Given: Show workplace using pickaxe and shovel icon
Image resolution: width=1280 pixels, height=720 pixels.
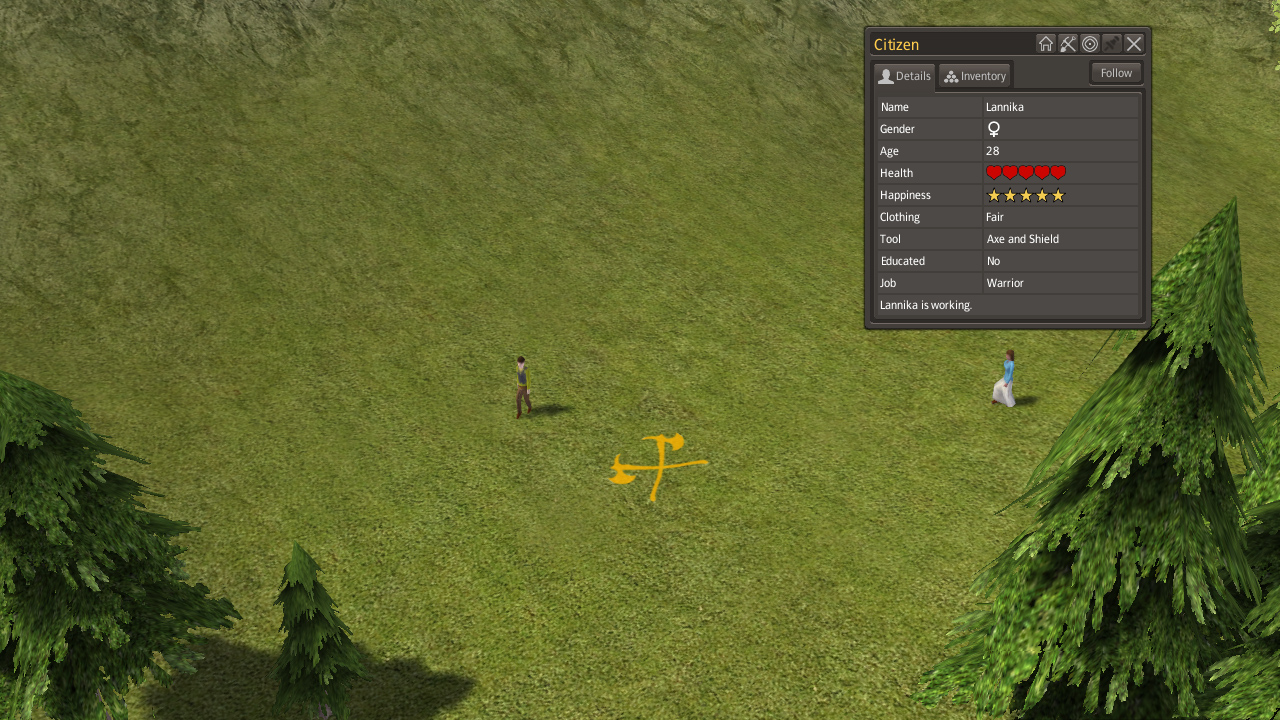Looking at the screenshot, I should pos(1068,44).
